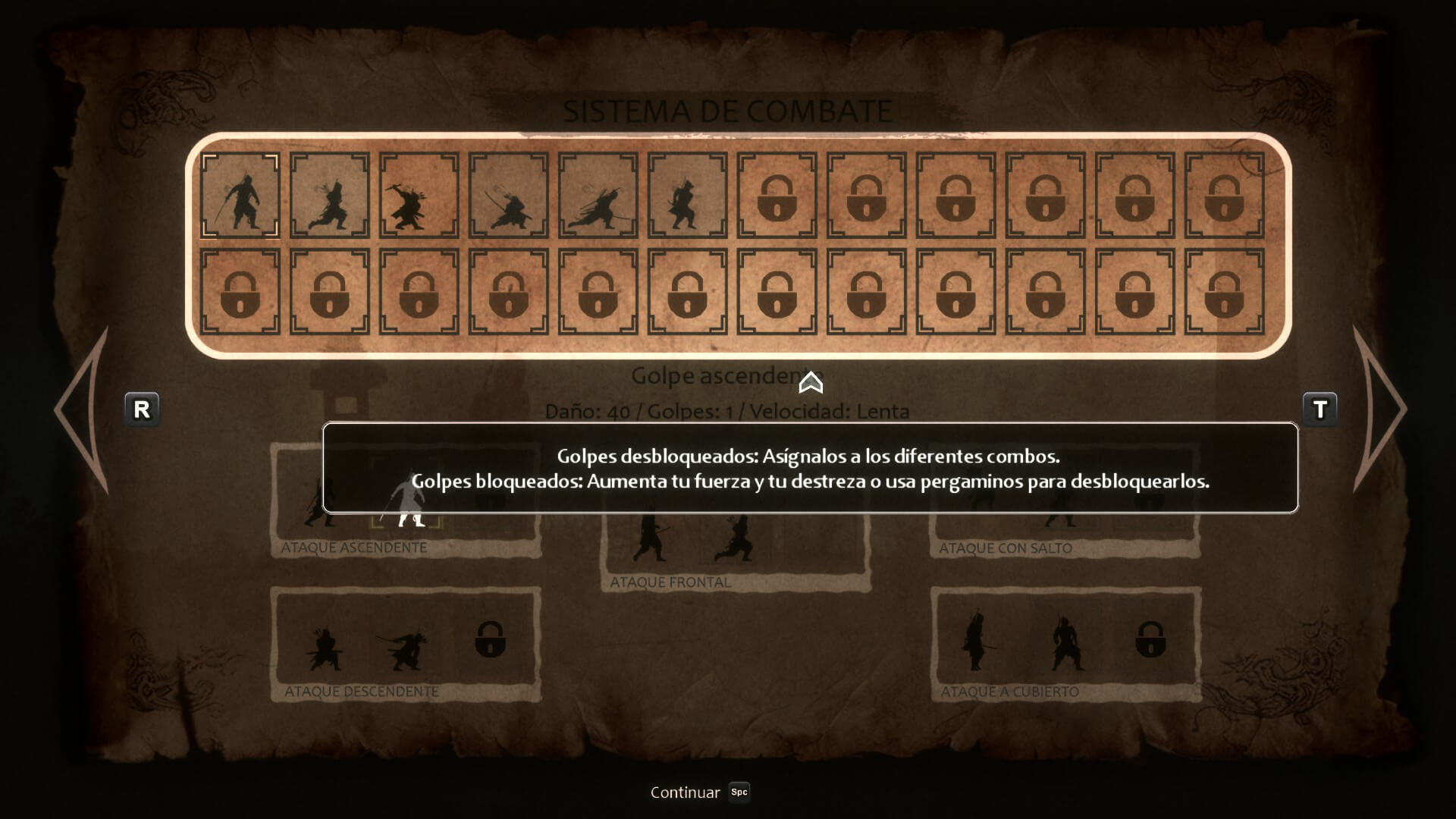Advance to the next page with right arrow
The height and width of the screenshot is (819, 1456).
pyautogui.click(x=1379, y=409)
